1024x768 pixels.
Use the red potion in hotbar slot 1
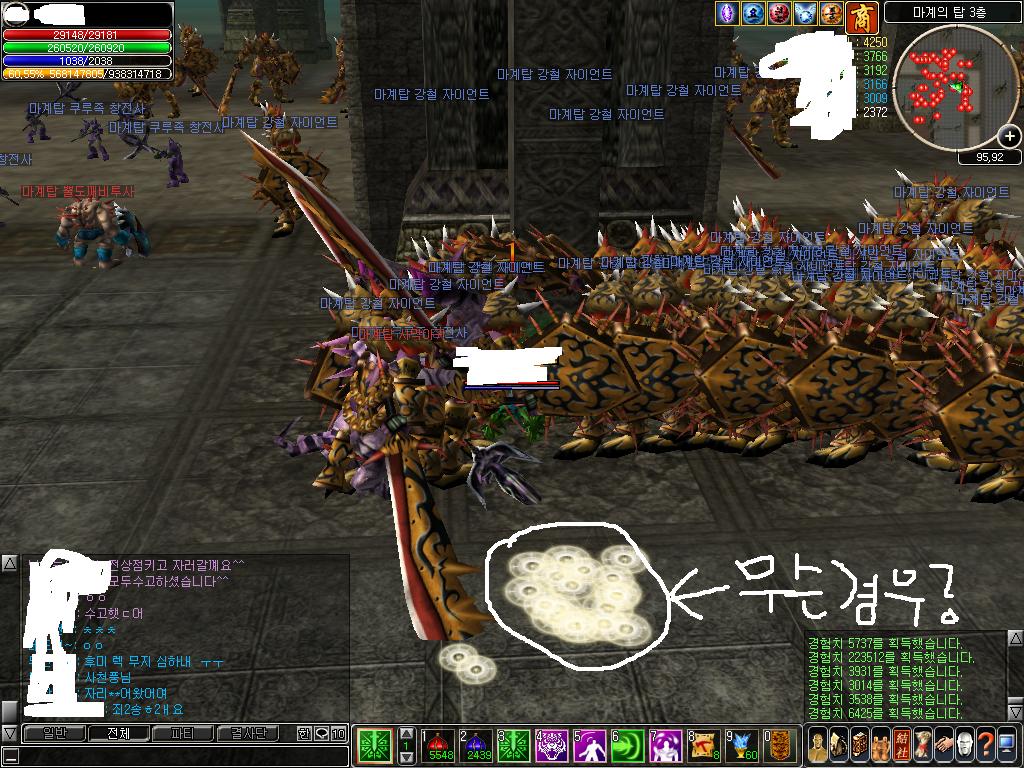[x=441, y=744]
